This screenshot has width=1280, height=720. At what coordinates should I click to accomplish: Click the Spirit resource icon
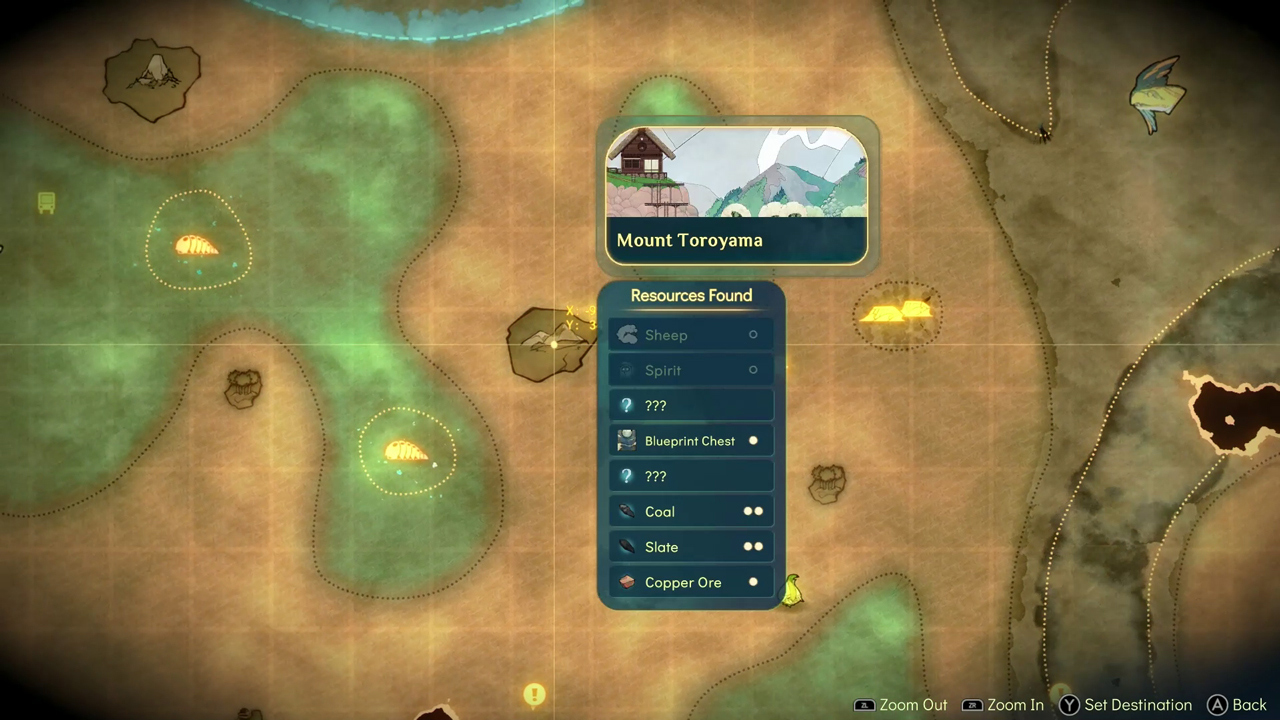[x=627, y=370]
